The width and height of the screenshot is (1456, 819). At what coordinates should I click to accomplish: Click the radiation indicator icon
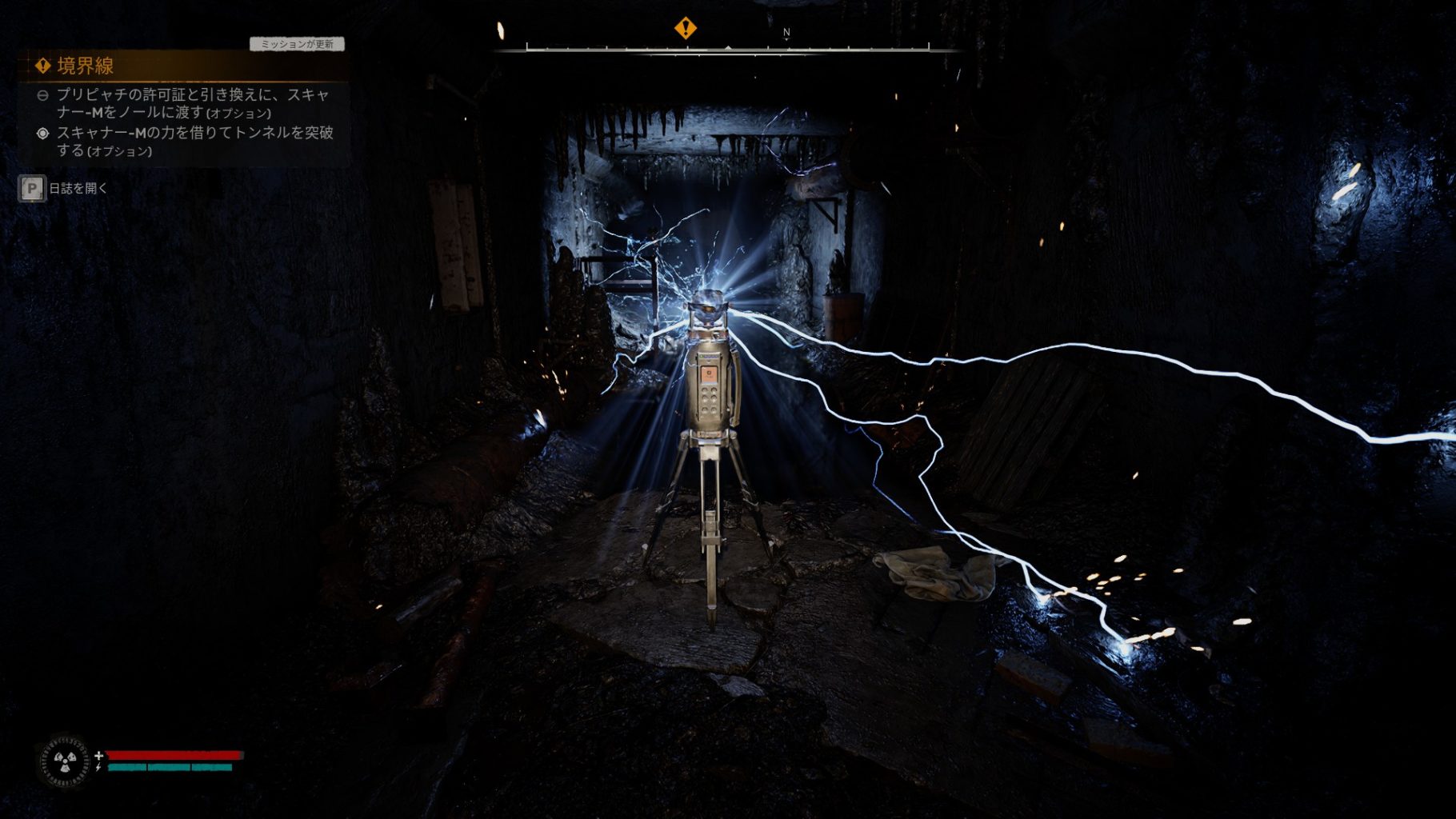click(x=64, y=761)
